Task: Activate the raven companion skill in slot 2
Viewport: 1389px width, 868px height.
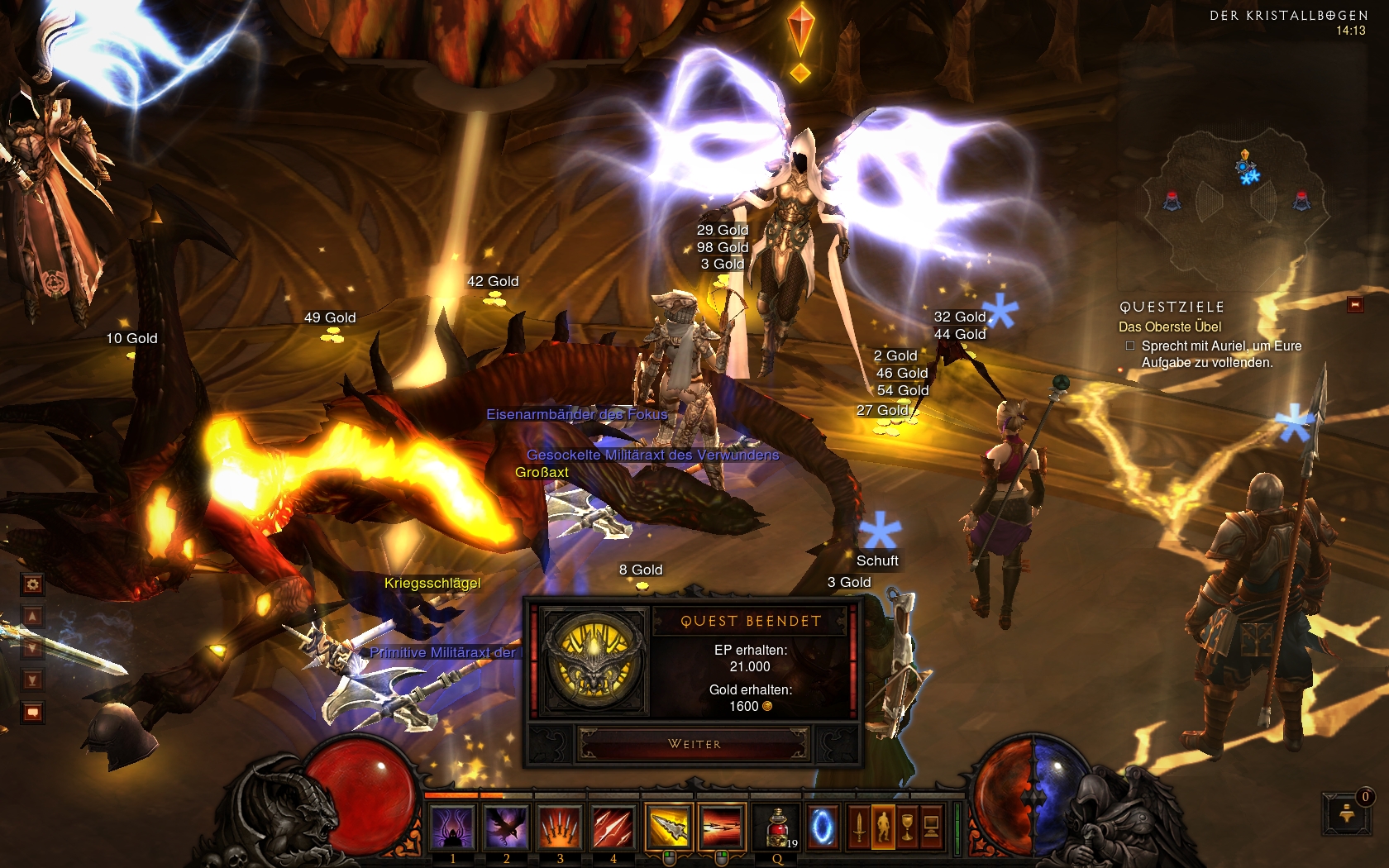Action: (x=506, y=827)
